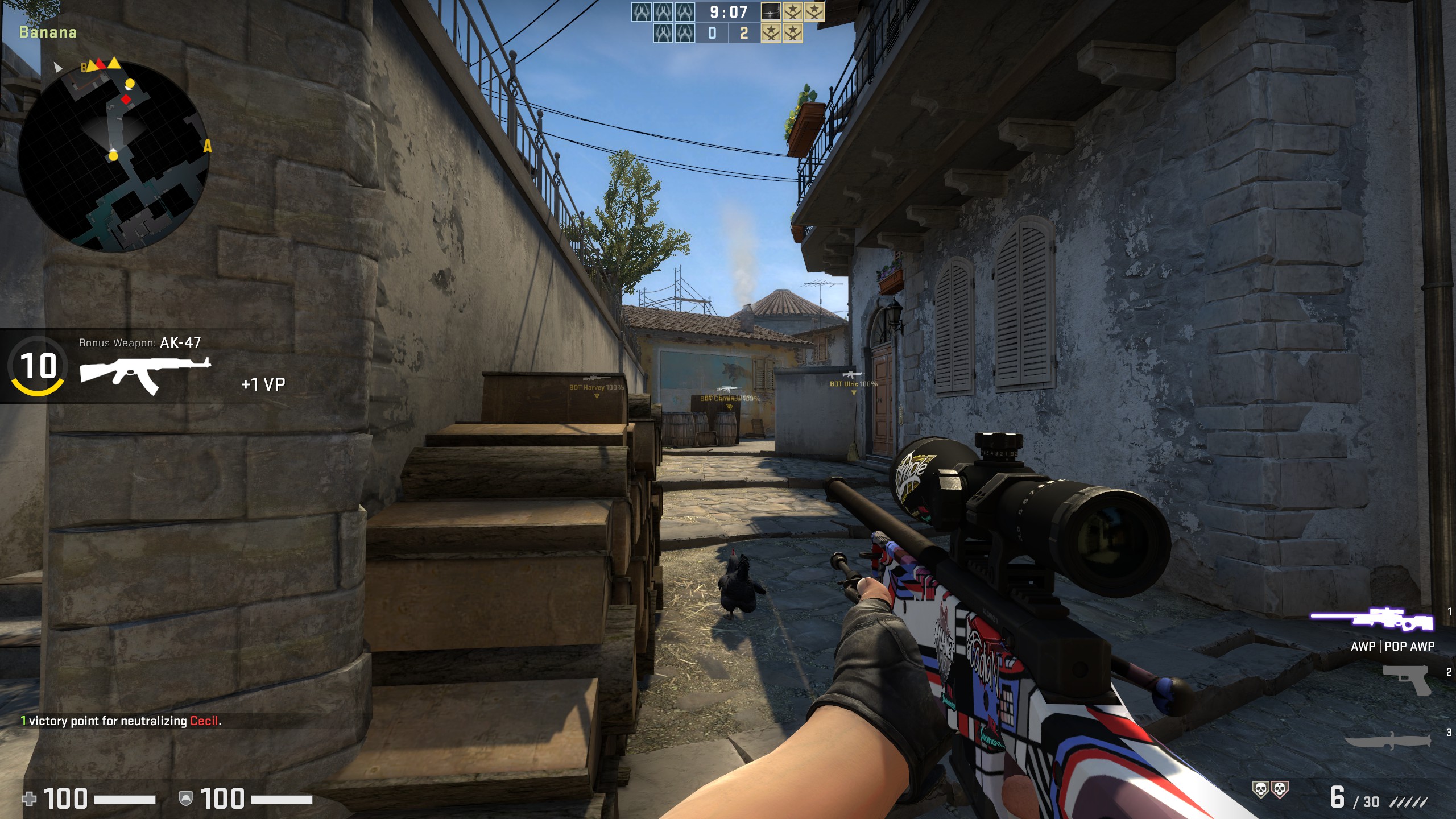This screenshot has height=819, width=1456.
Task: Click the round timer showing 9:07
Action: [727, 11]
